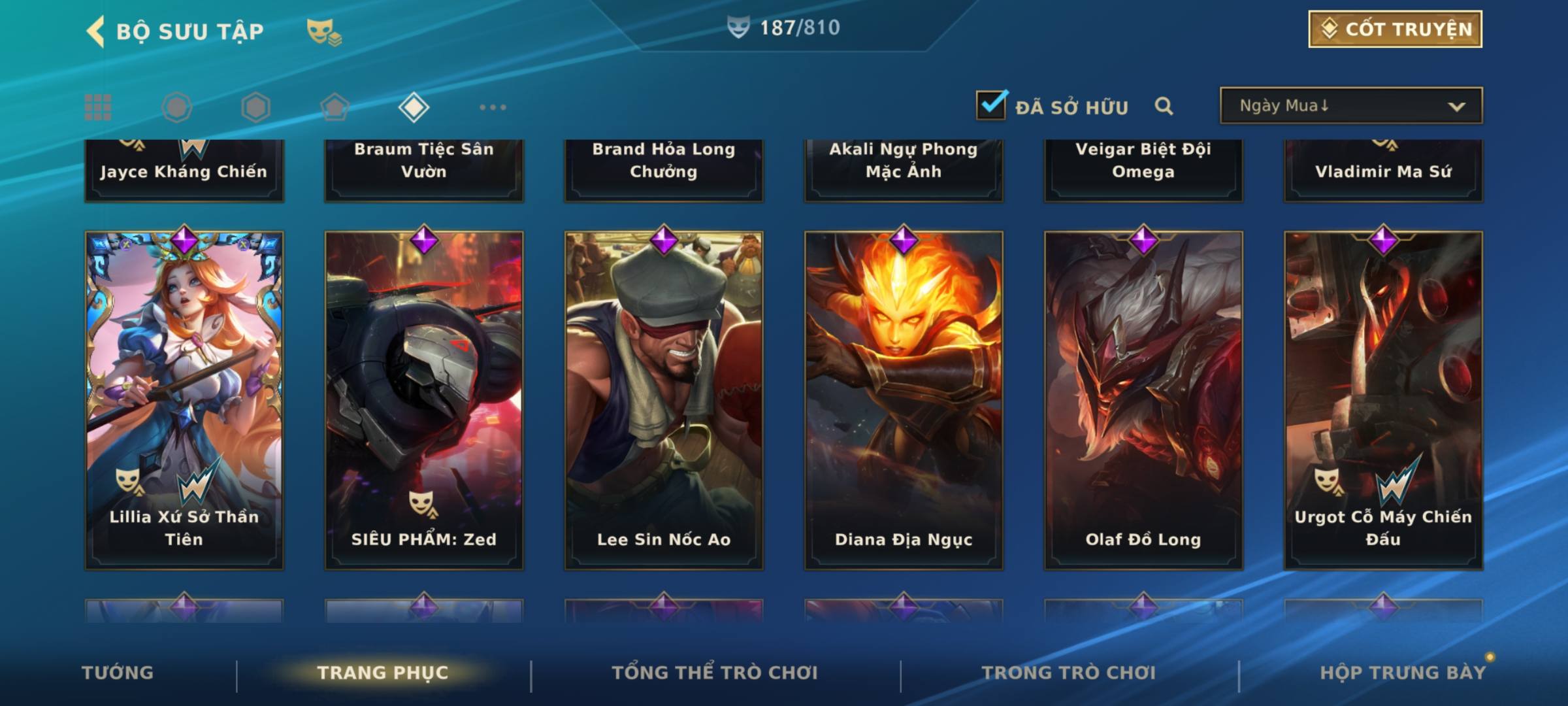Switch to the Tướng tab
The height and width of the screenshot is (706, 1568).
pyautogui.click(x=118, y=673)
